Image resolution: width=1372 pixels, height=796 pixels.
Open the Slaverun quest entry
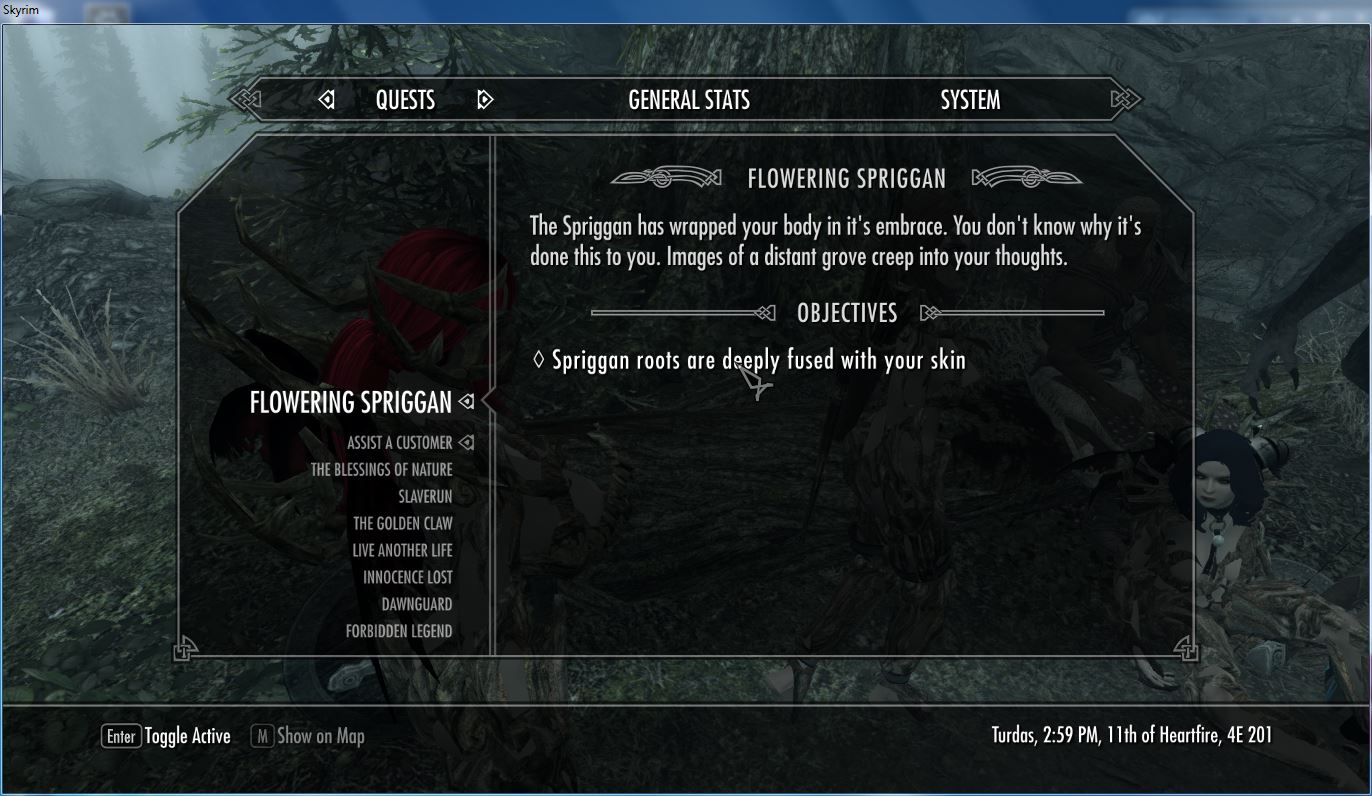tap(425, 497)
